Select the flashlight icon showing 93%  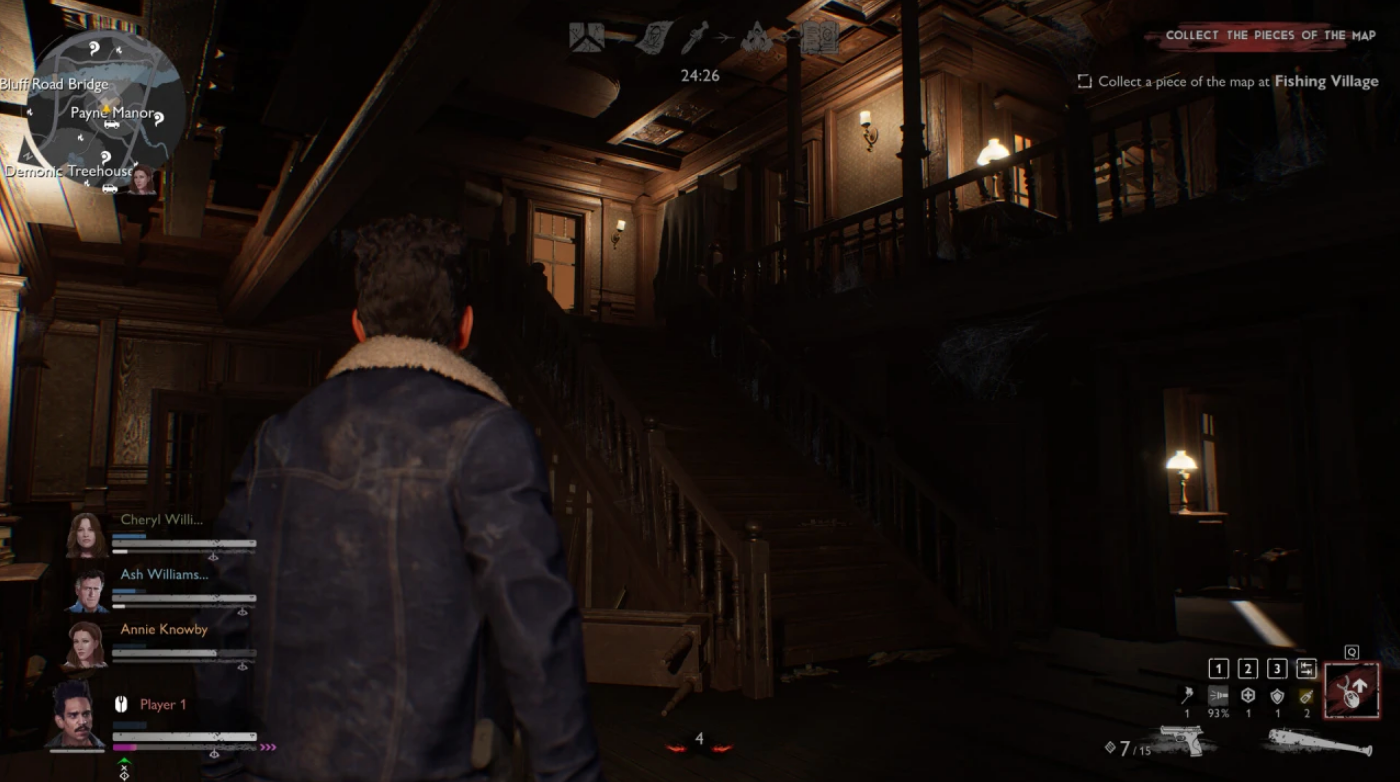pyautogui.click(x=1218, y=696)
